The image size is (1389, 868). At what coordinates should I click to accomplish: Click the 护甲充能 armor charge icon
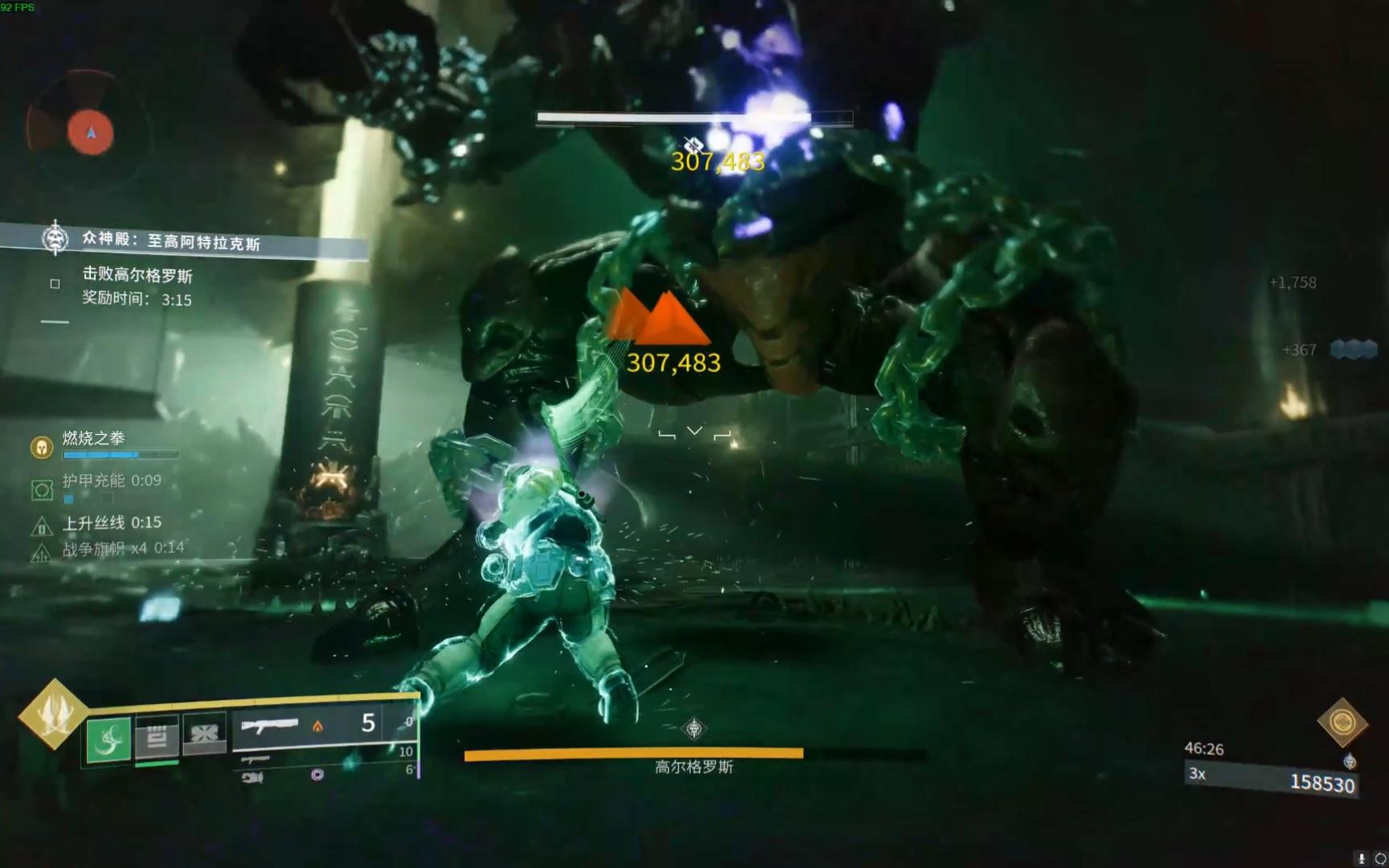tap(42, 489)
